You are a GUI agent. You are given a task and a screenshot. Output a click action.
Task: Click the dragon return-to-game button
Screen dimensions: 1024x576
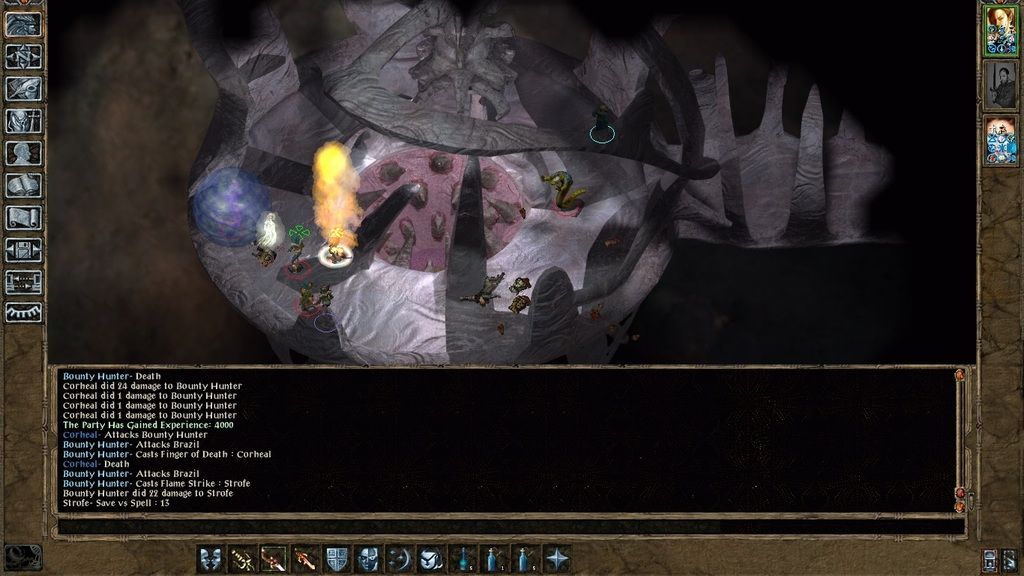[22, 24]
